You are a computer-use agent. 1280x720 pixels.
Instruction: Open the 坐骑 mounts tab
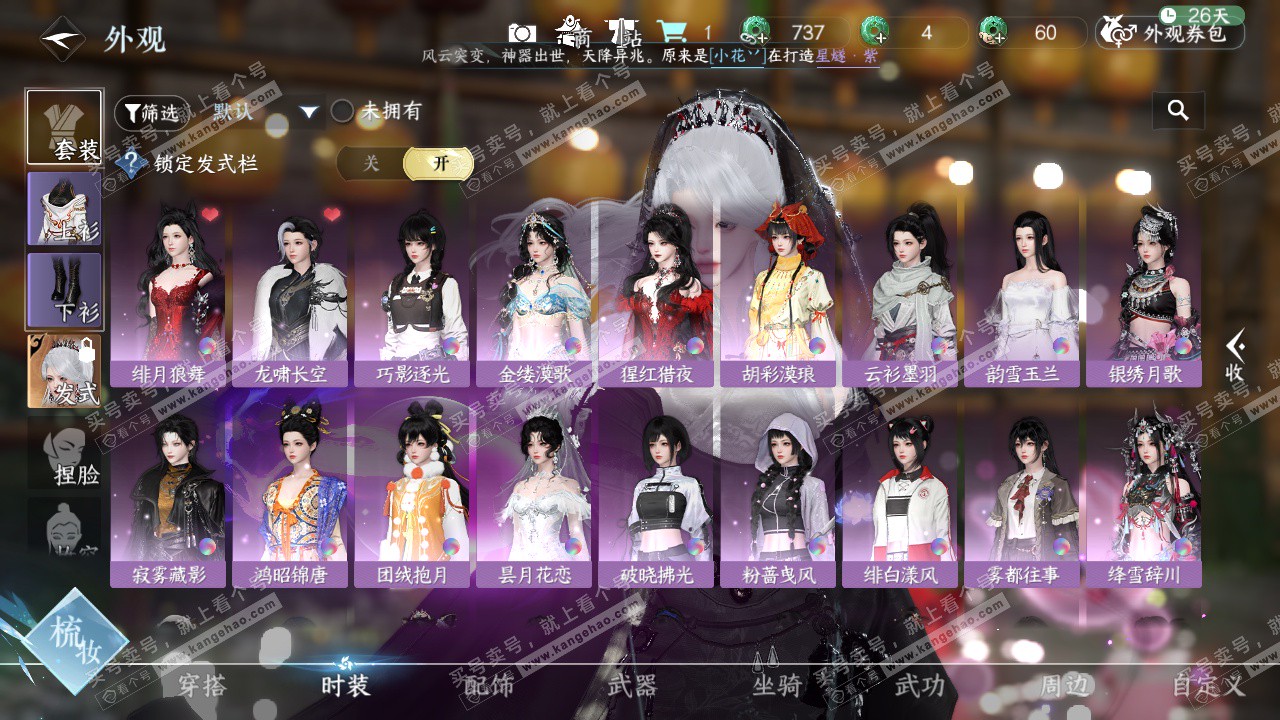click(777, 685)
